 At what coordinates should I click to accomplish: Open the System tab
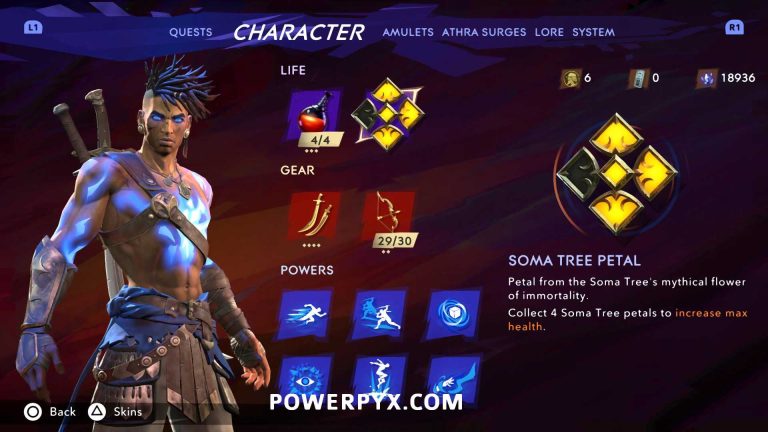click(x=593, y=32)
